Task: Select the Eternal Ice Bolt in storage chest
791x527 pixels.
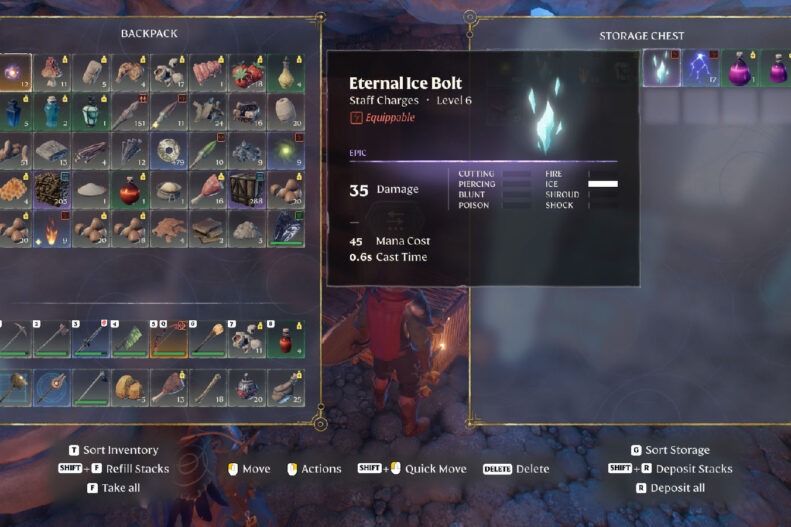Action: coord(661,69)
